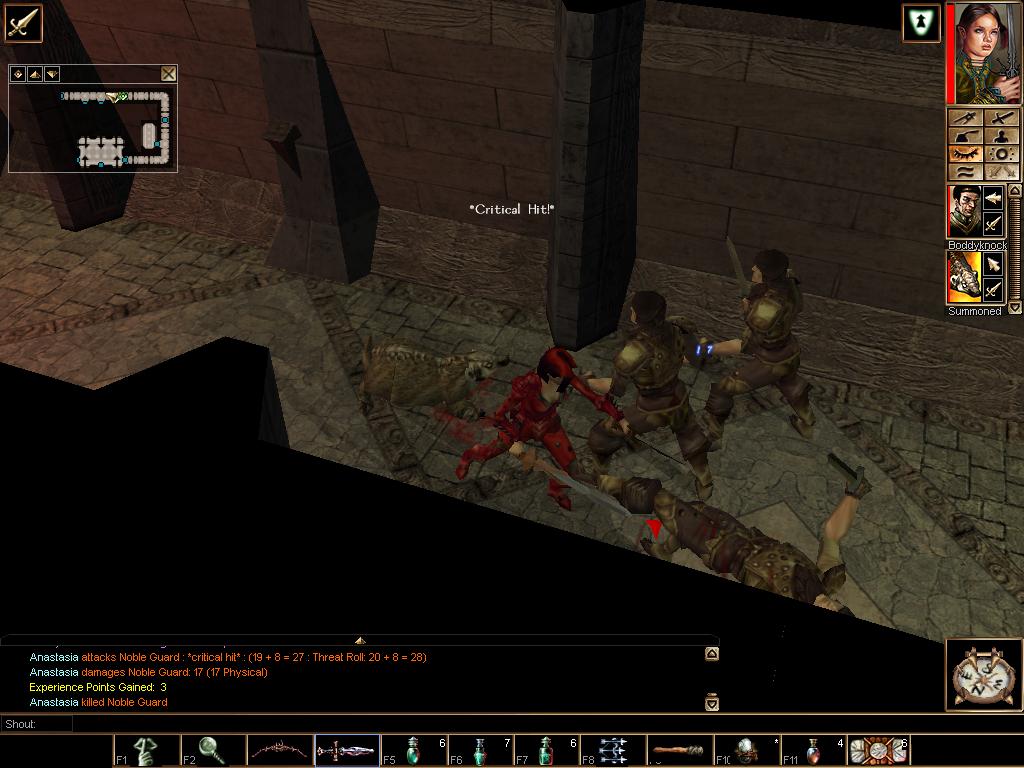Click the glowing shield status icon
This screenshot has width=1024, height=768.
click(x=920, y=22)
